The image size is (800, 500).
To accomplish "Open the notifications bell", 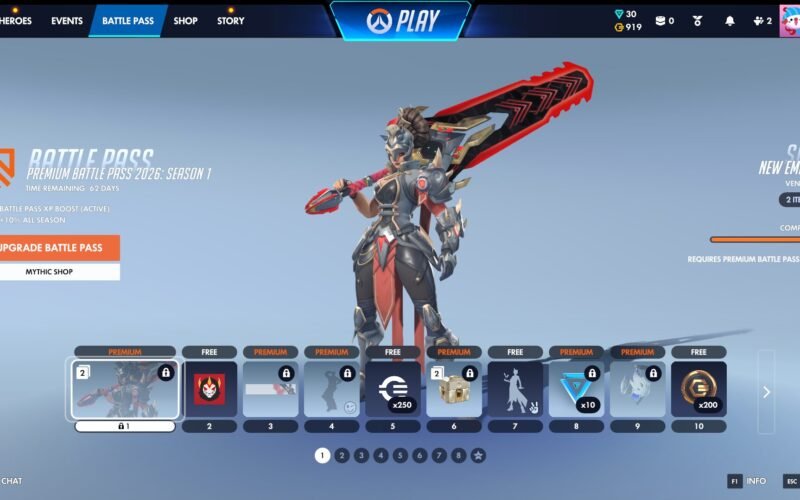I will click(x=729, y=21).
